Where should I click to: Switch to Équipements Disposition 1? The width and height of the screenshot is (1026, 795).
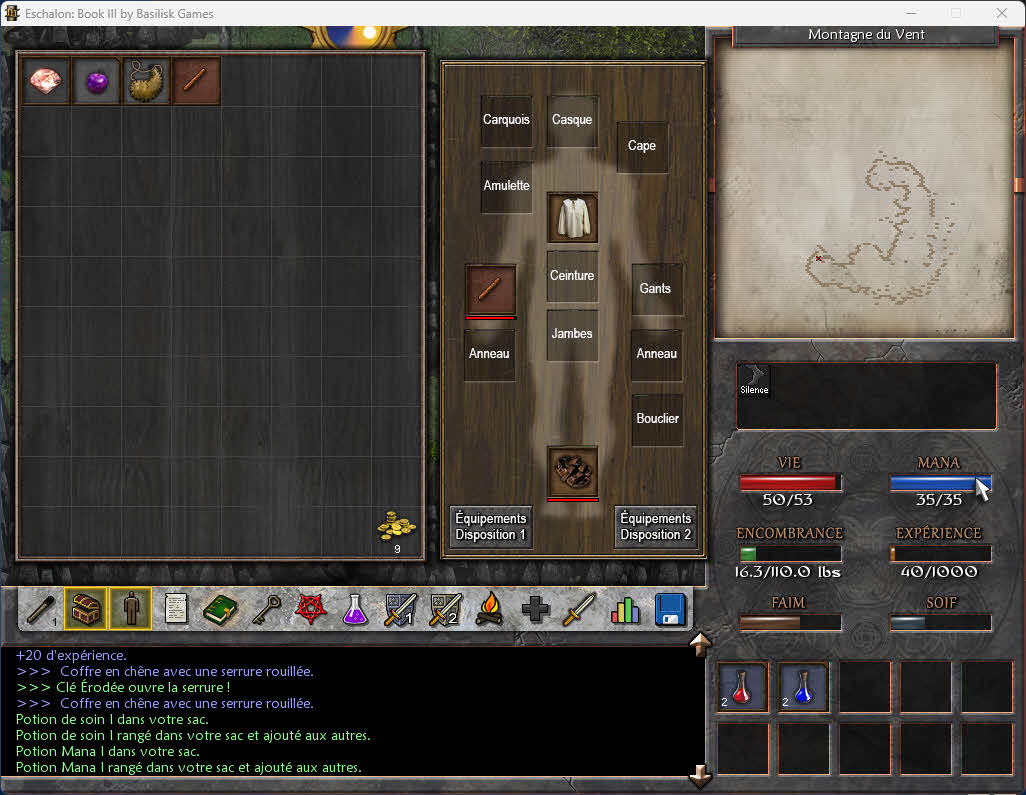[x=490, y=526]
